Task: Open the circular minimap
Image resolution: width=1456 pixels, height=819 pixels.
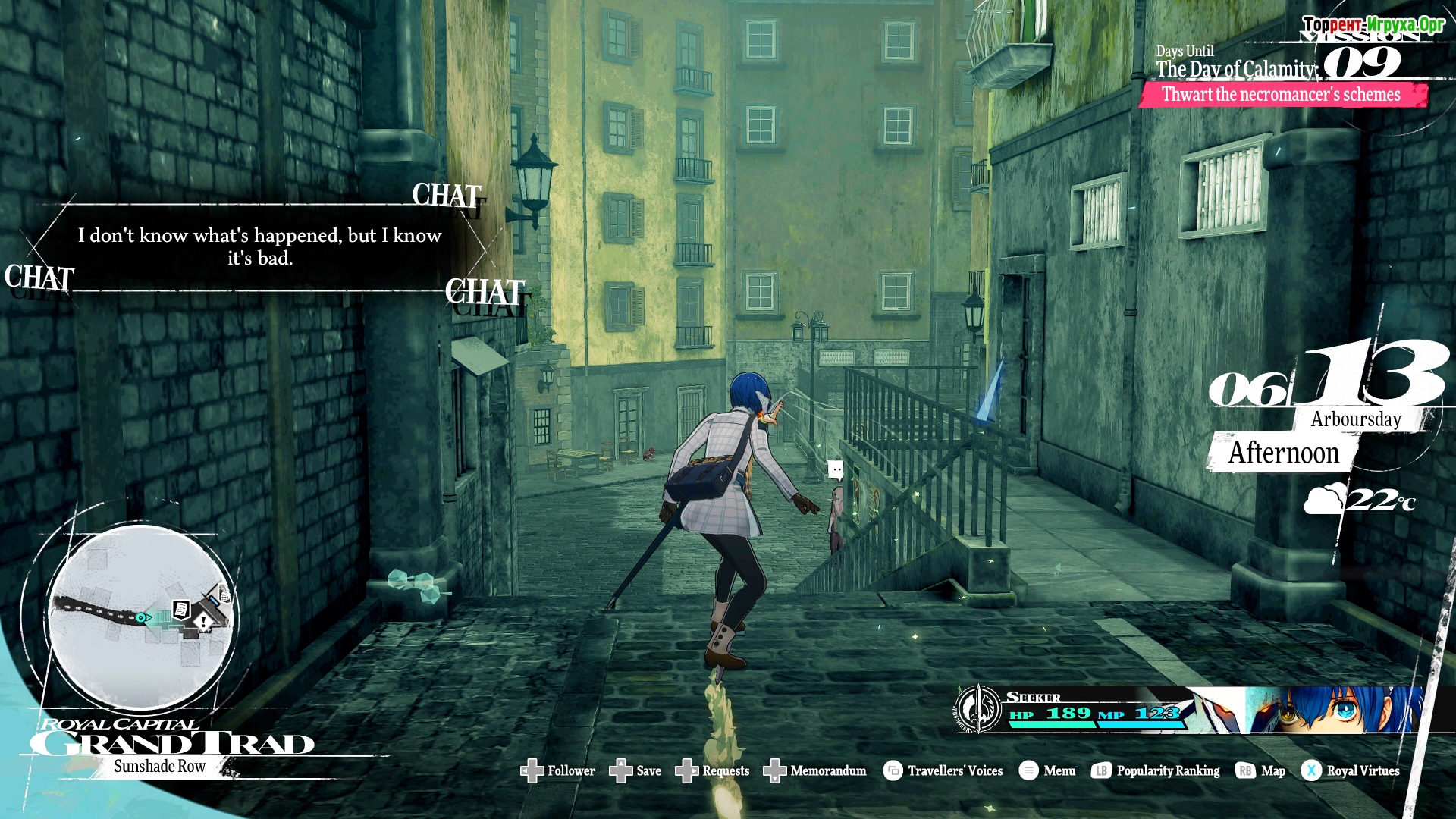Action: tap(141, 617)
